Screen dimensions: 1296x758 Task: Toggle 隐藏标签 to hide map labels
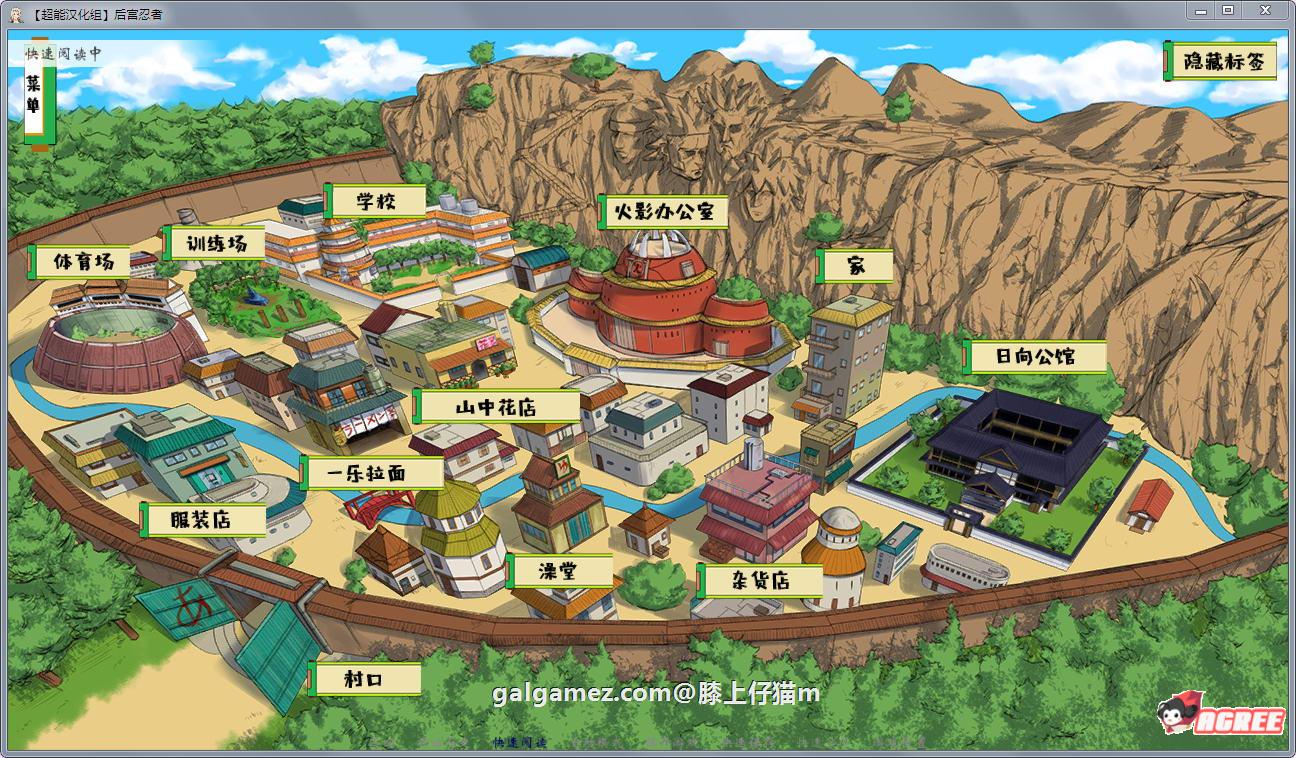[1222, 60]
